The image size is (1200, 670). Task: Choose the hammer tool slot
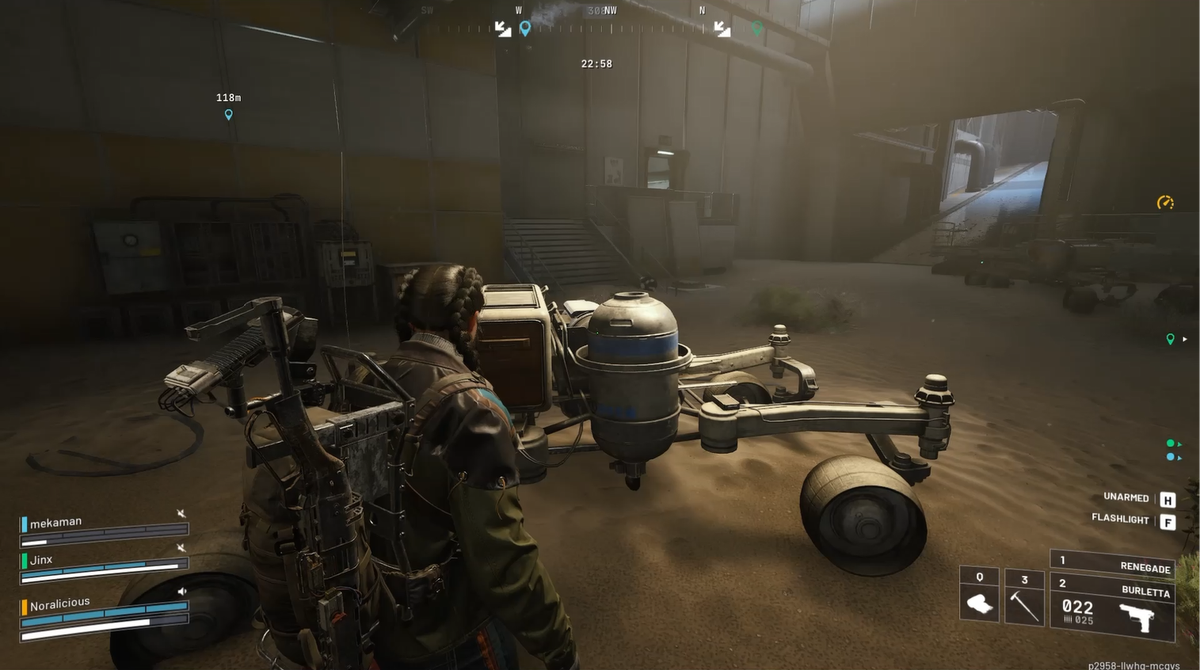(1024, 596)
